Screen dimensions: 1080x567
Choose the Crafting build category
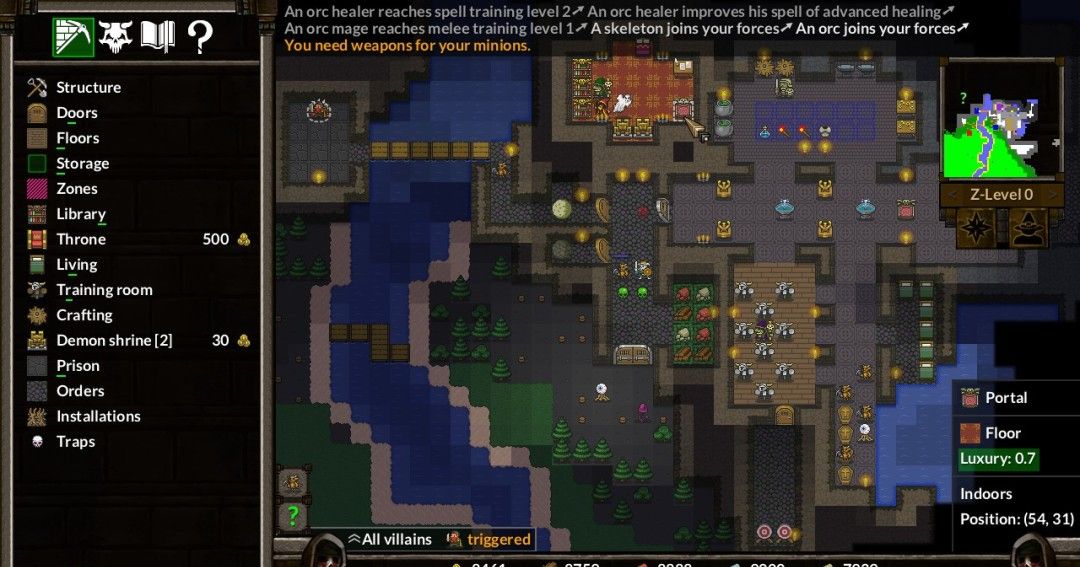pos(84,315)
